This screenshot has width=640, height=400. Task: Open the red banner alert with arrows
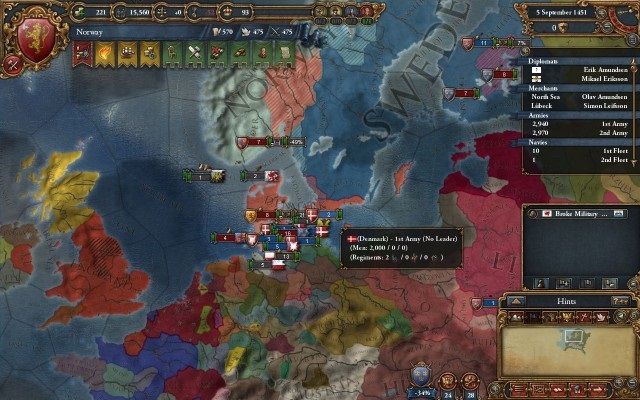click(83, 53)
